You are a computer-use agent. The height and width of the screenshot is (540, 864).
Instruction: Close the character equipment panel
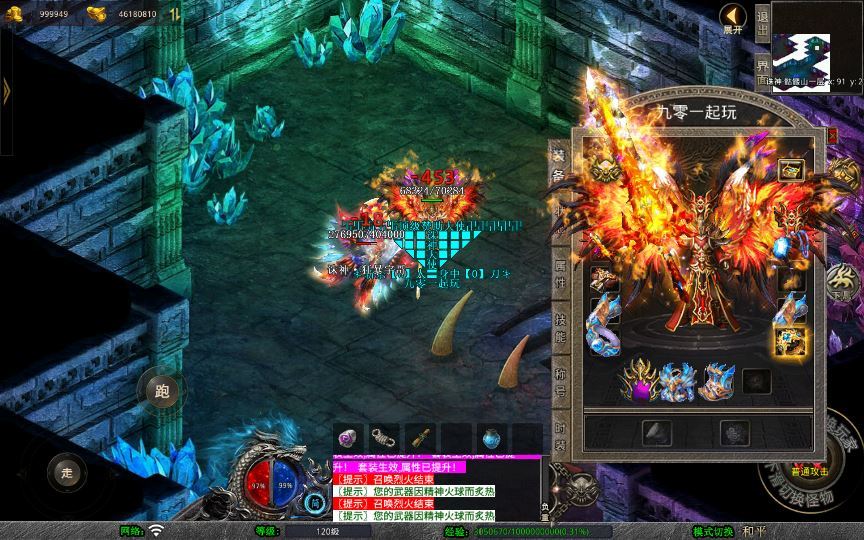[x=833, y=134]
